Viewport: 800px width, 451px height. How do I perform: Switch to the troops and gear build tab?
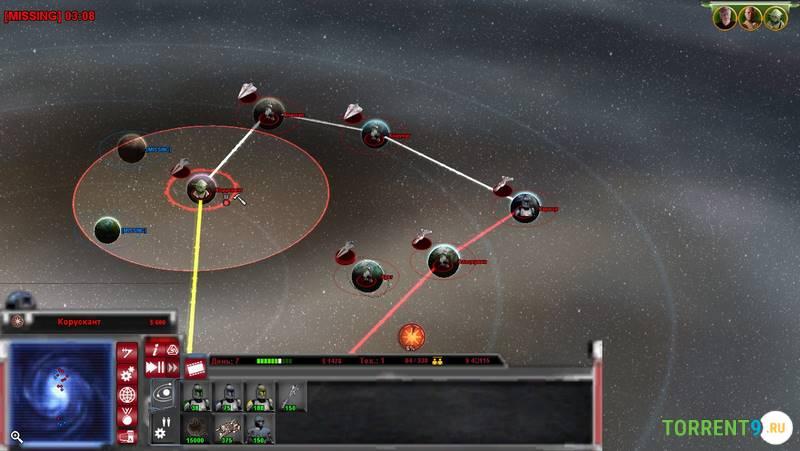point(163,428)
